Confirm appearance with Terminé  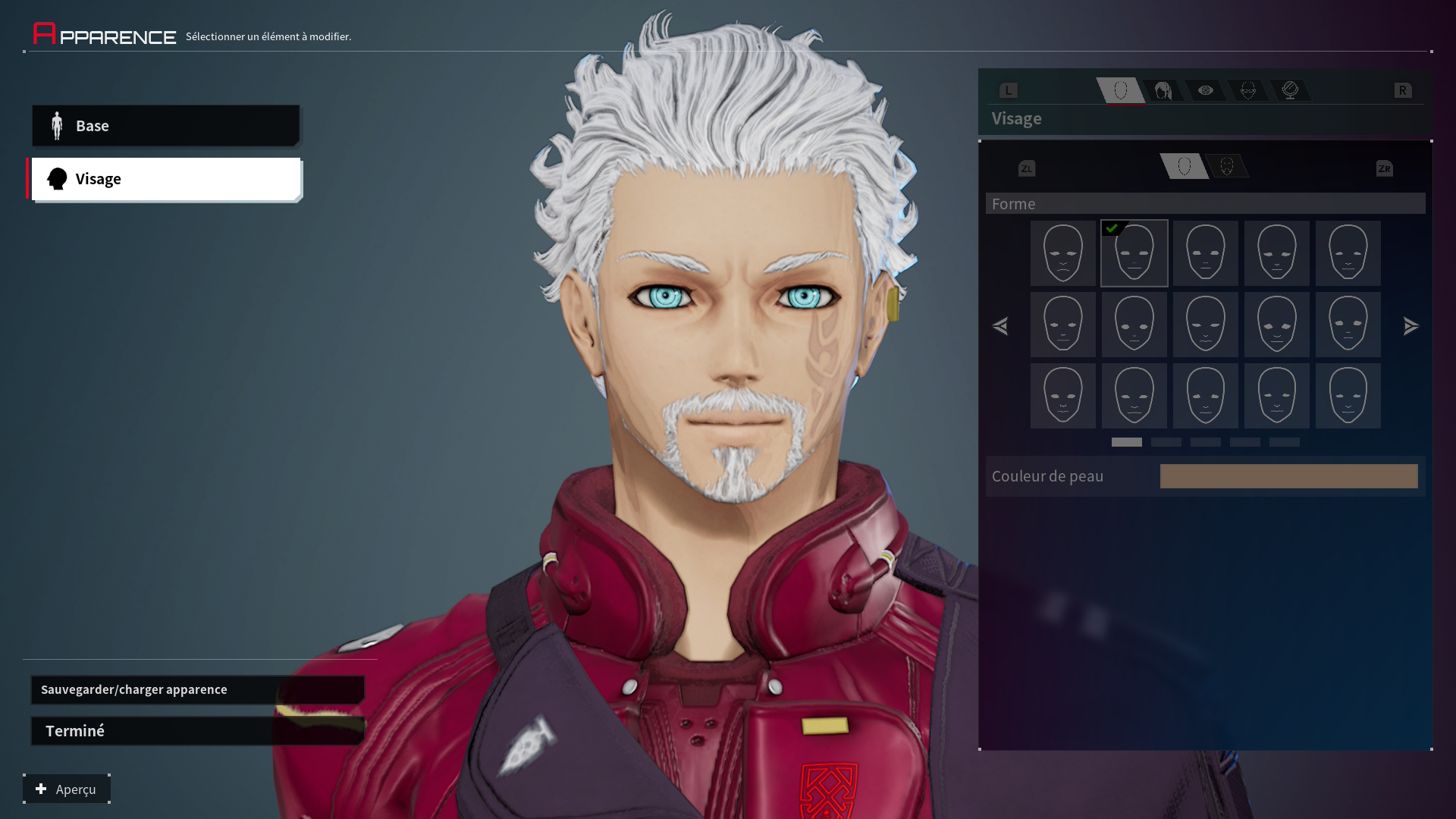[197, 731]
